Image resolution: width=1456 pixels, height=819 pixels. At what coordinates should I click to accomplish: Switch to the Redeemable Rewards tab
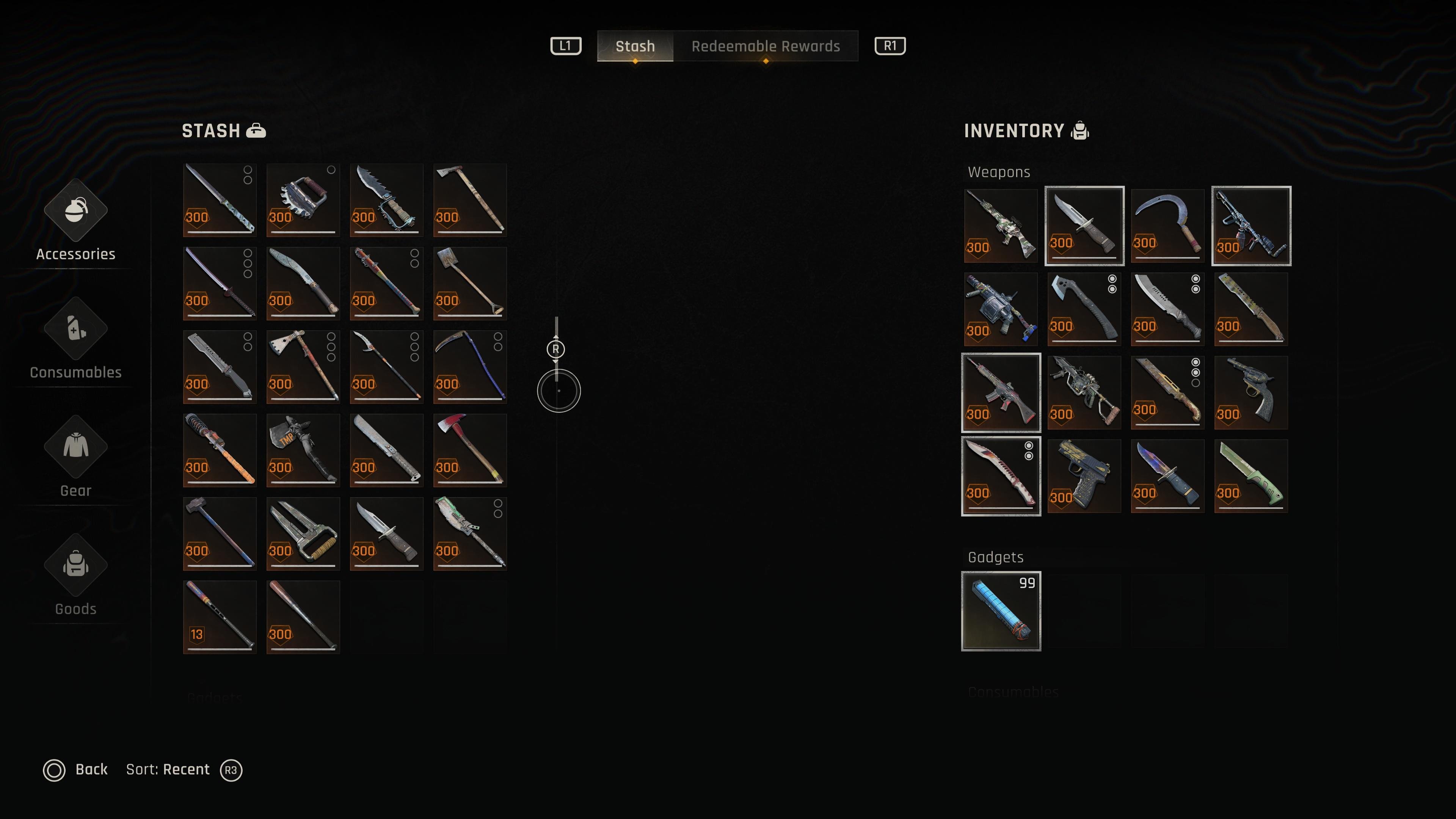tap(765, 46)
